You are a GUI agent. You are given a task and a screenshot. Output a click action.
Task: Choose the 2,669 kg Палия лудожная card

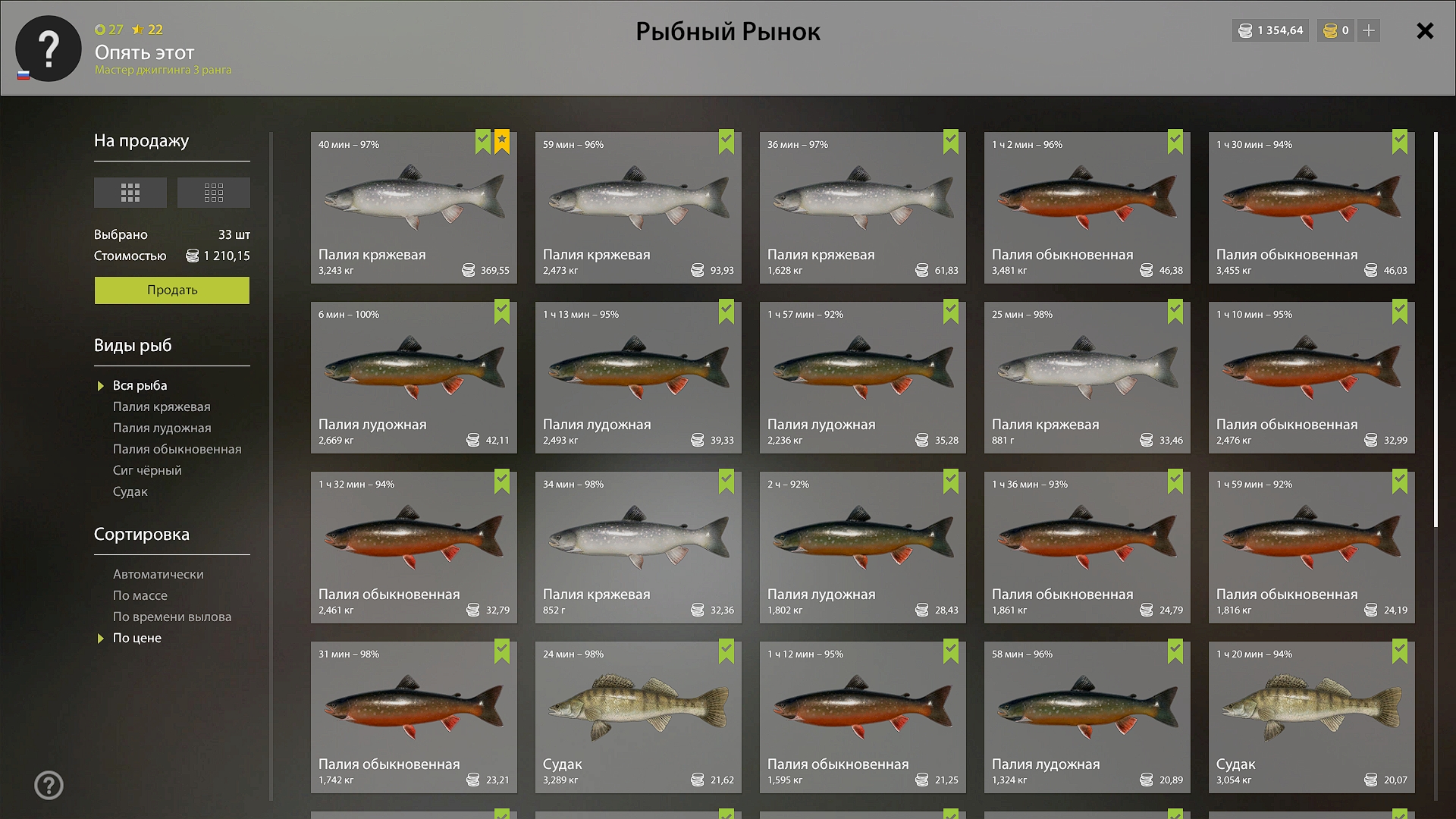tap(413, 378)
